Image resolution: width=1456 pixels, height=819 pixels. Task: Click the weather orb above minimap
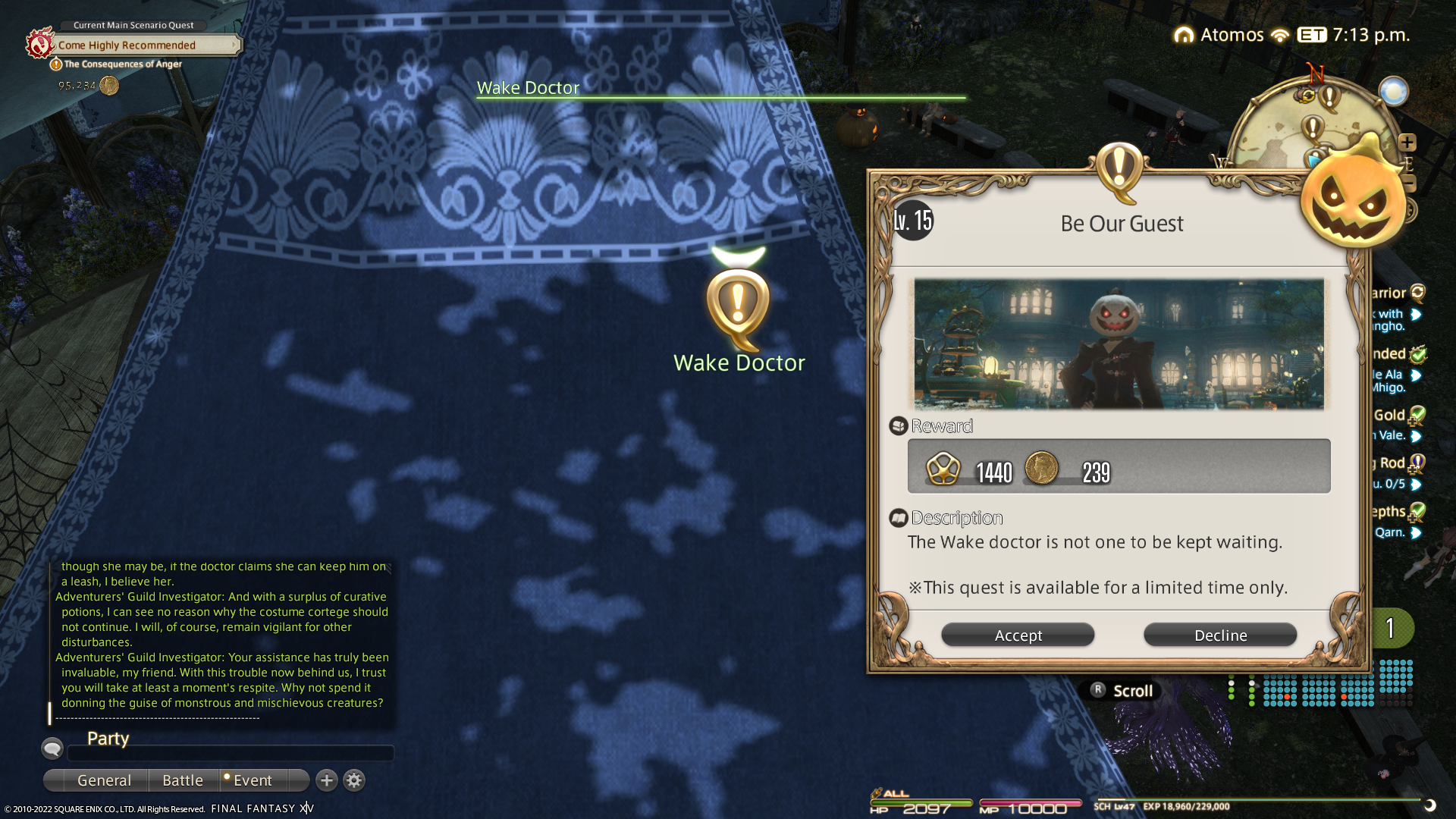coord(1393,92)
